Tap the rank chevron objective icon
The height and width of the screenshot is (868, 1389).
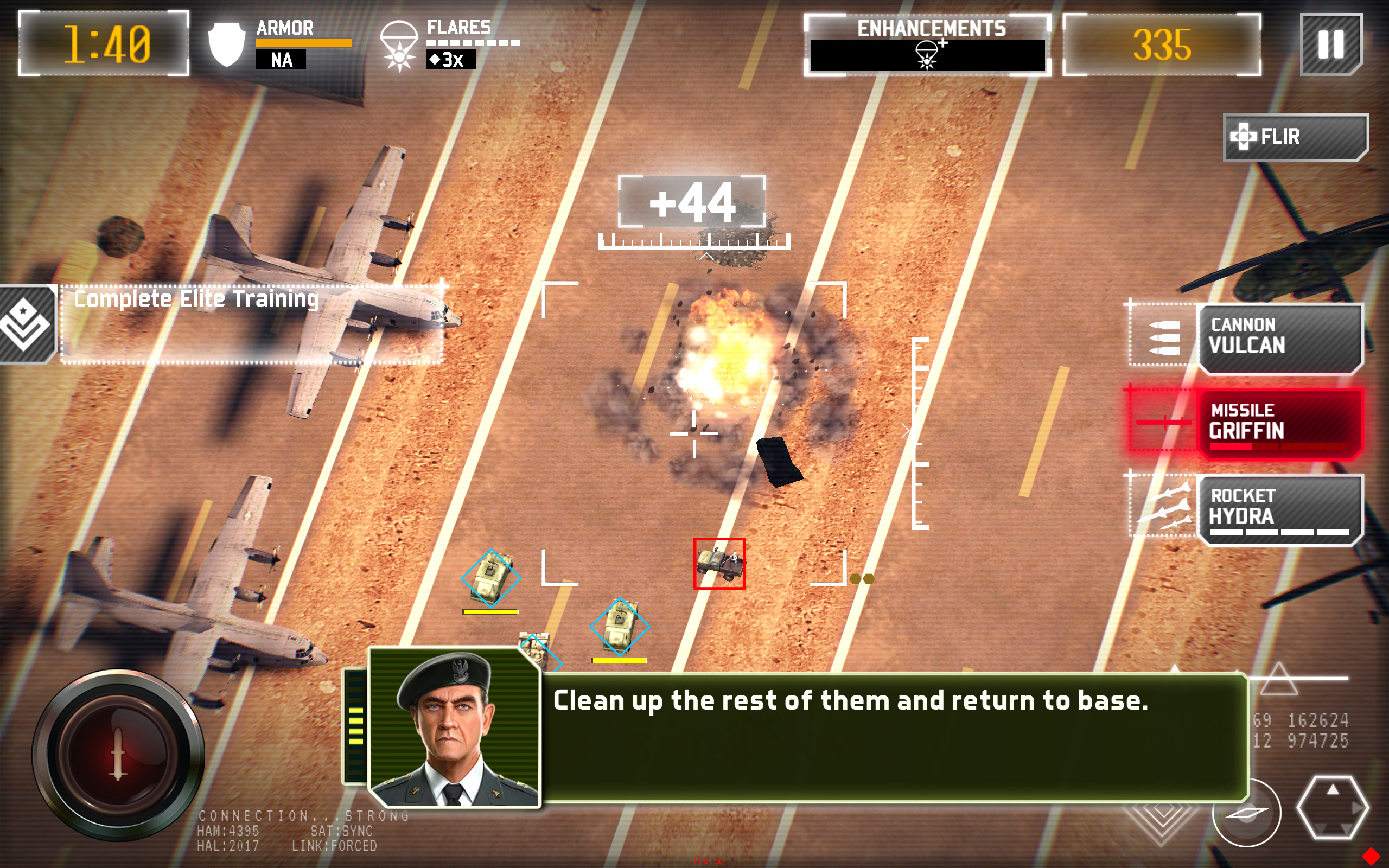coord(26,324)
